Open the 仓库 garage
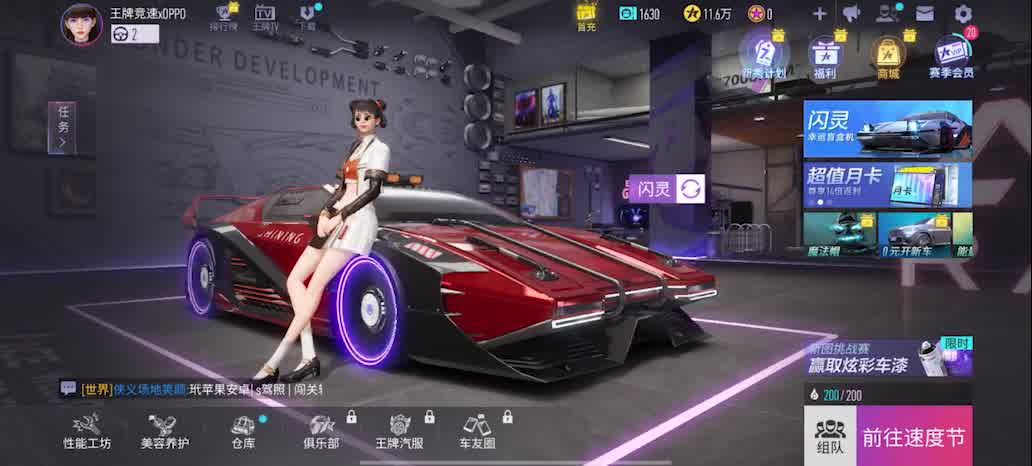The width and height of the screenshot is (1032, 466). tap(243, 432)
